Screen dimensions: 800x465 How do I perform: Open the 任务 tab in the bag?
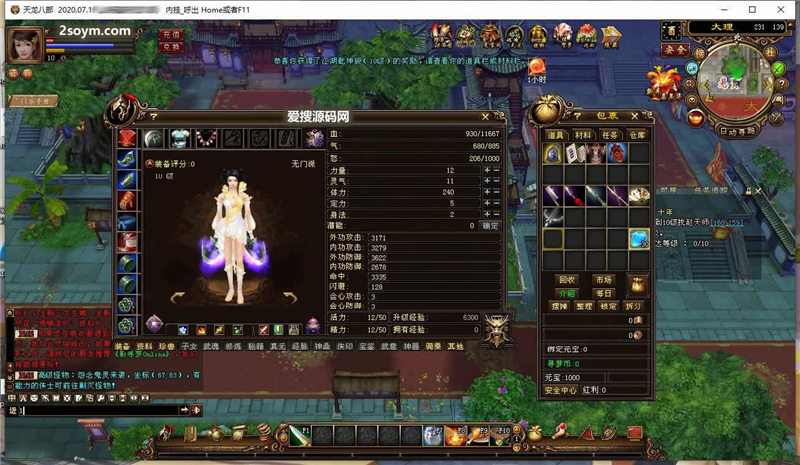pos(609,135)
